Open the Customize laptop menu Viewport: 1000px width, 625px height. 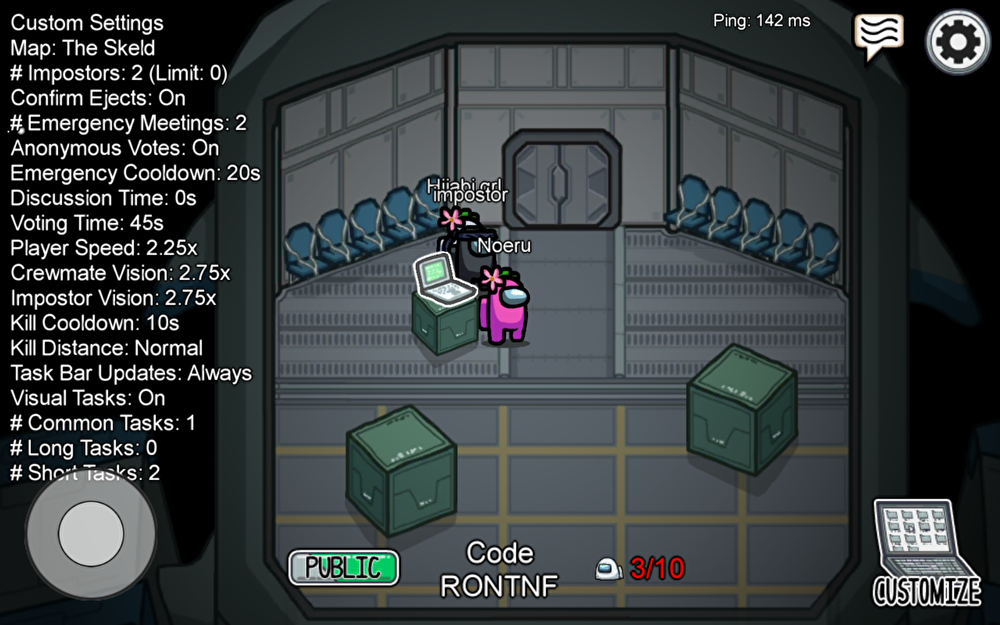pos(926,552)
